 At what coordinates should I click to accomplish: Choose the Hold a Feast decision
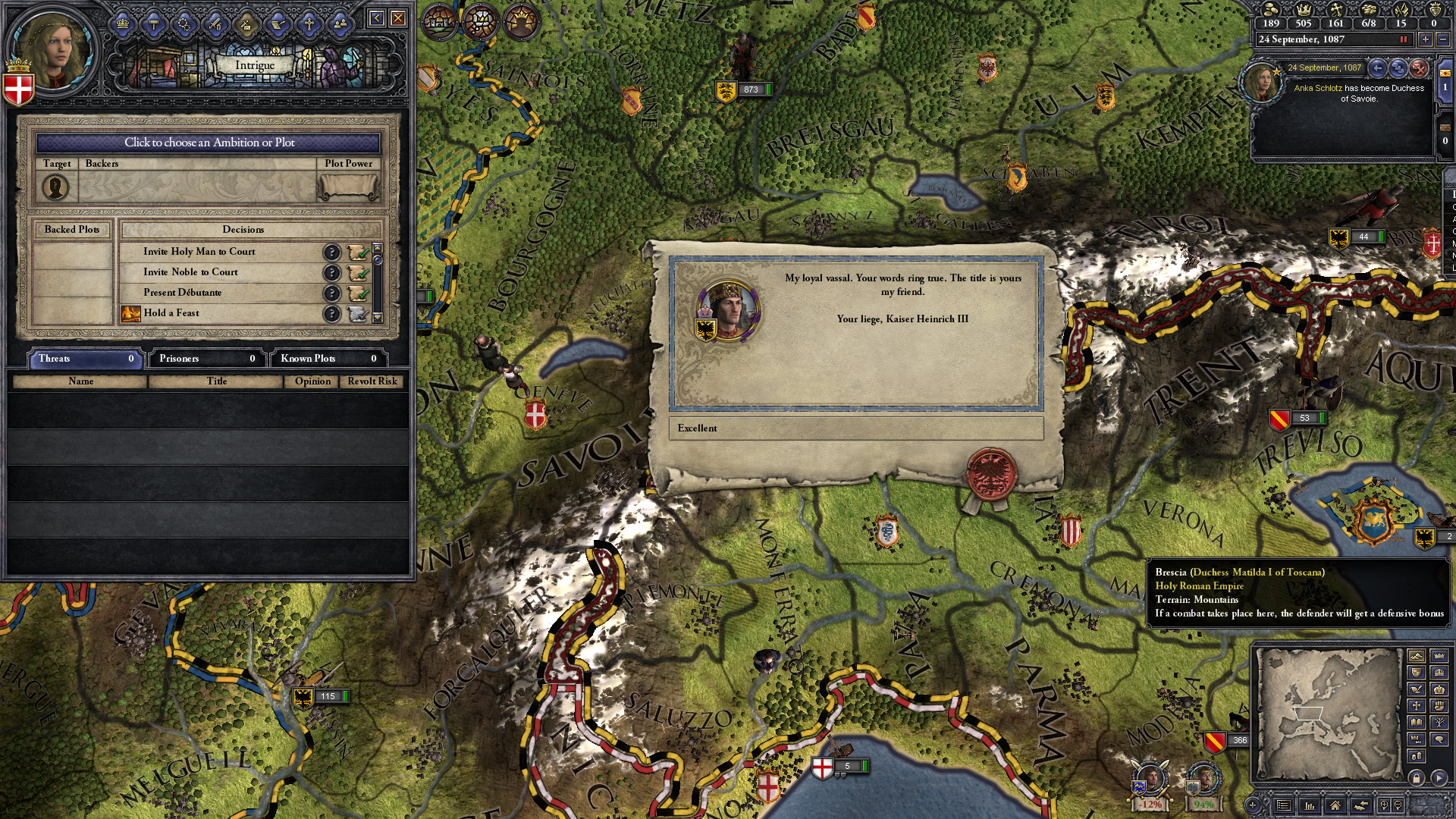pos(171,313)
